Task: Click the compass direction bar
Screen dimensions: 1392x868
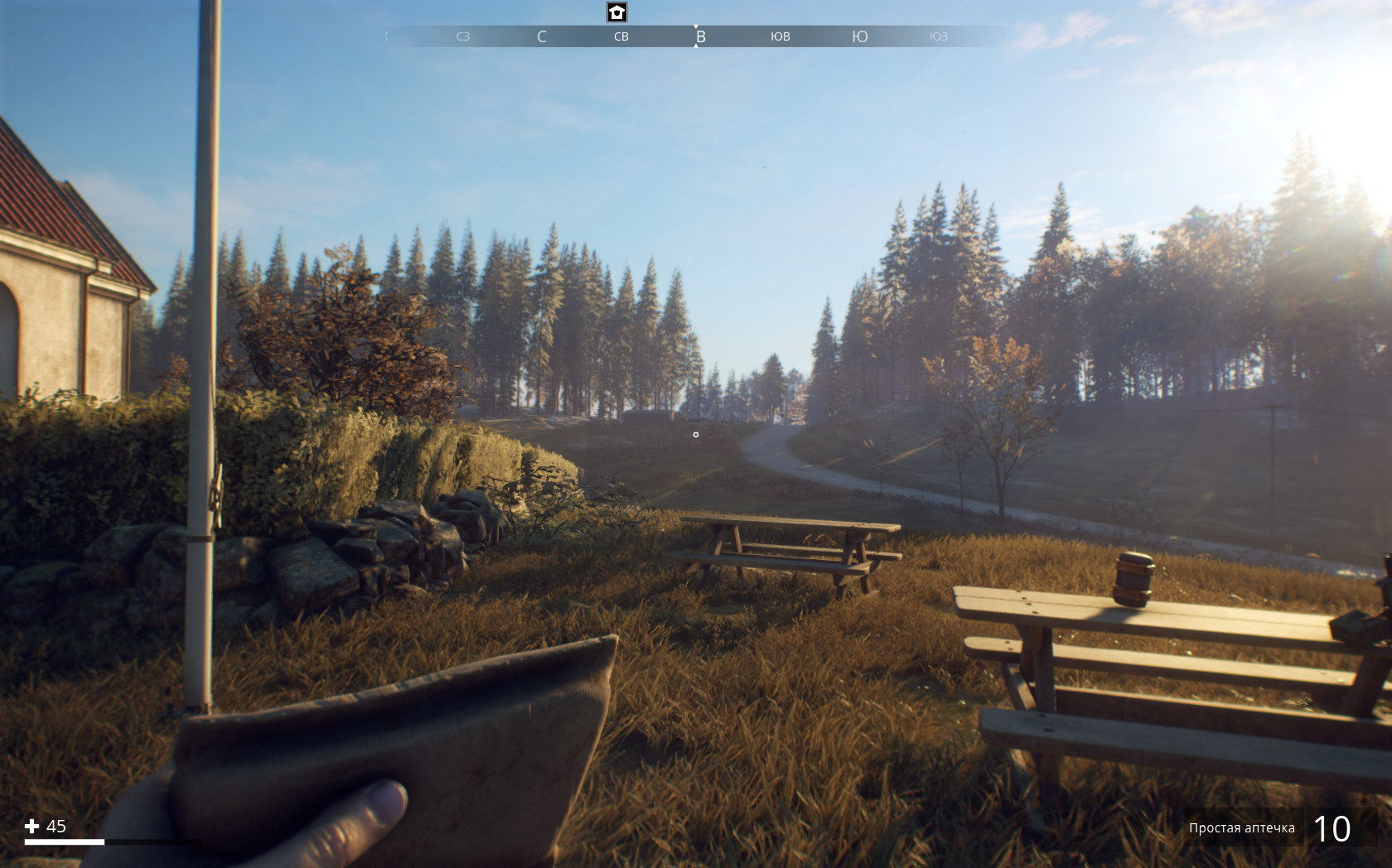Action: click(696, 36)
